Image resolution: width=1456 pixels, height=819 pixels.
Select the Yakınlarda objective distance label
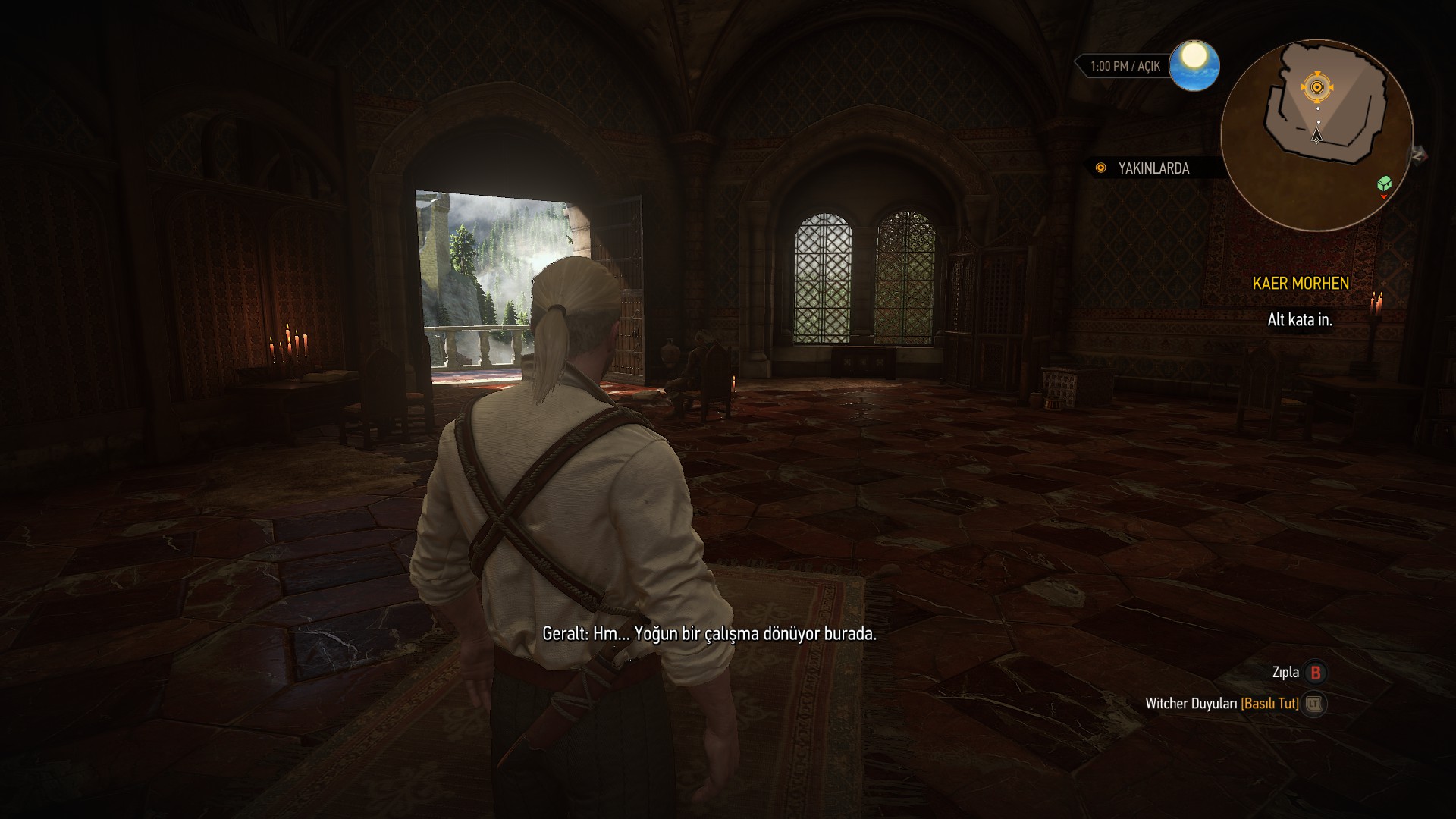[1153, 168]
